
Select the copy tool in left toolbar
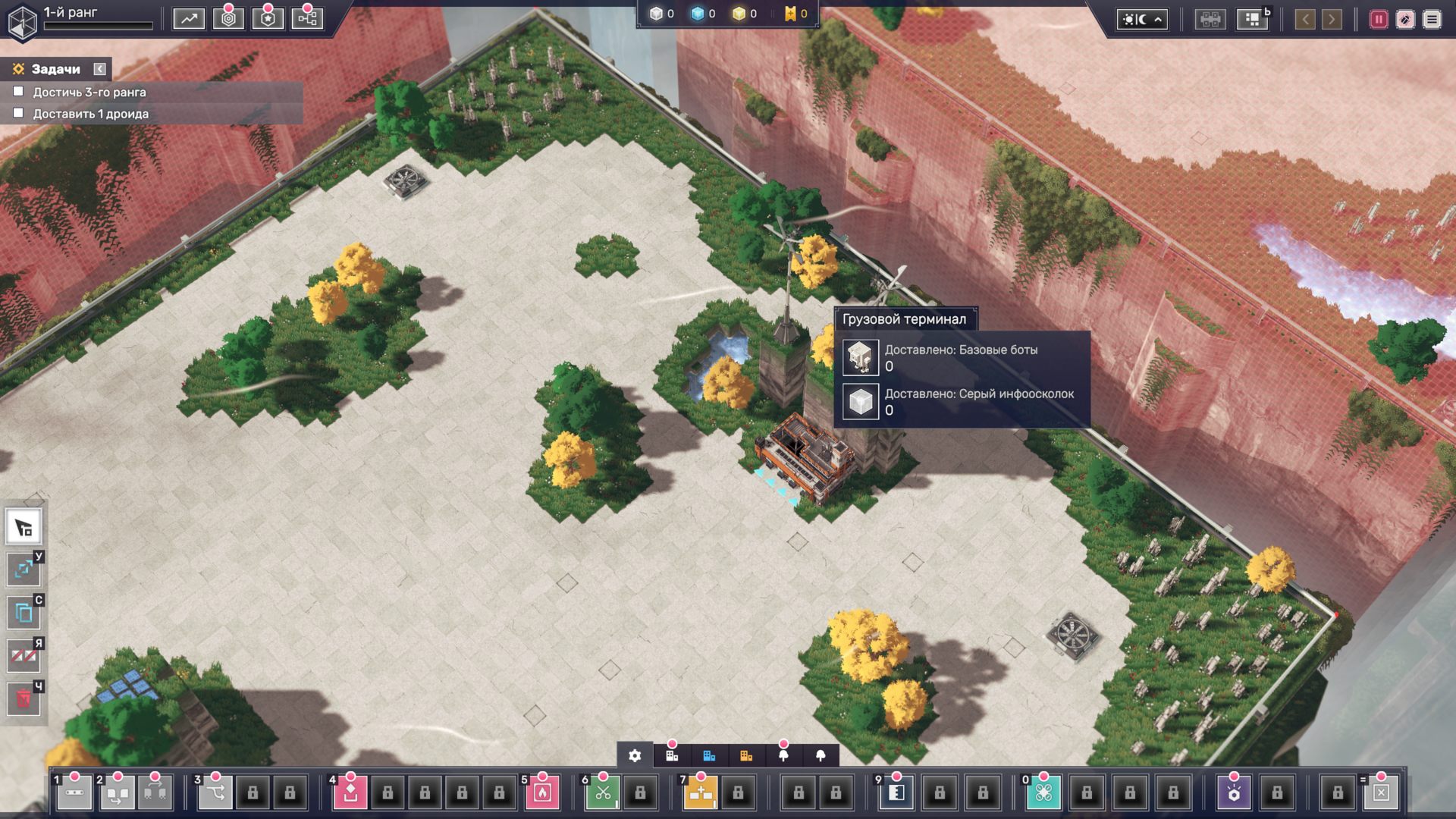(24, 612)
